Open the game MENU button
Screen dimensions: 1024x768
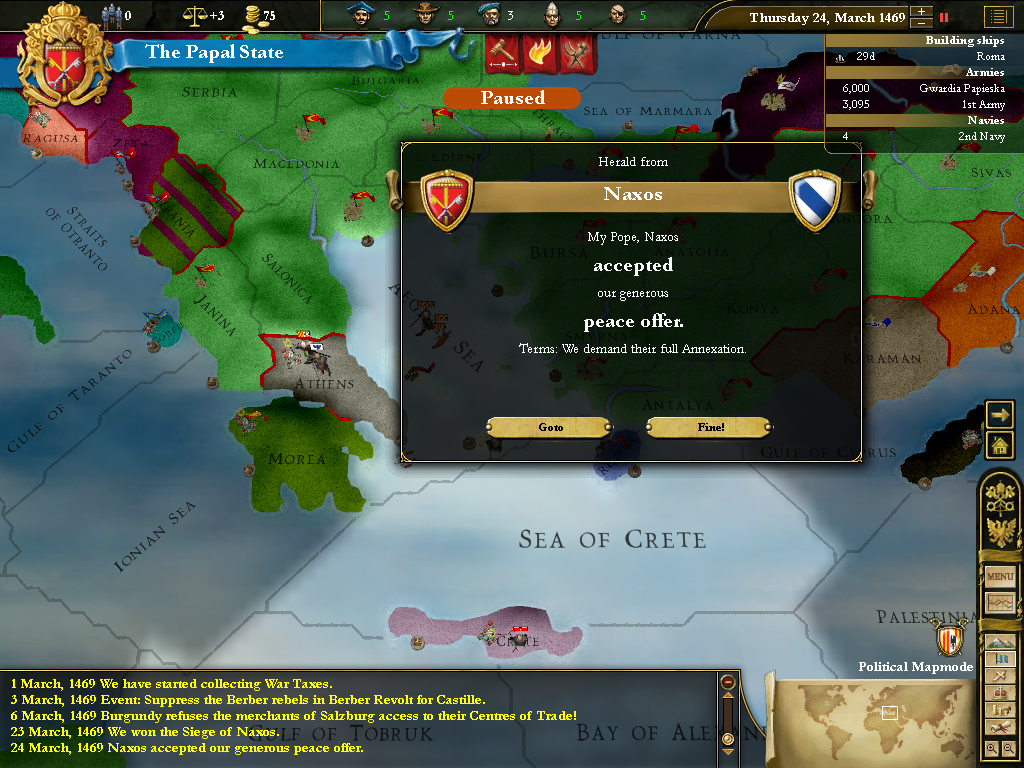[x=1000, y=577]
